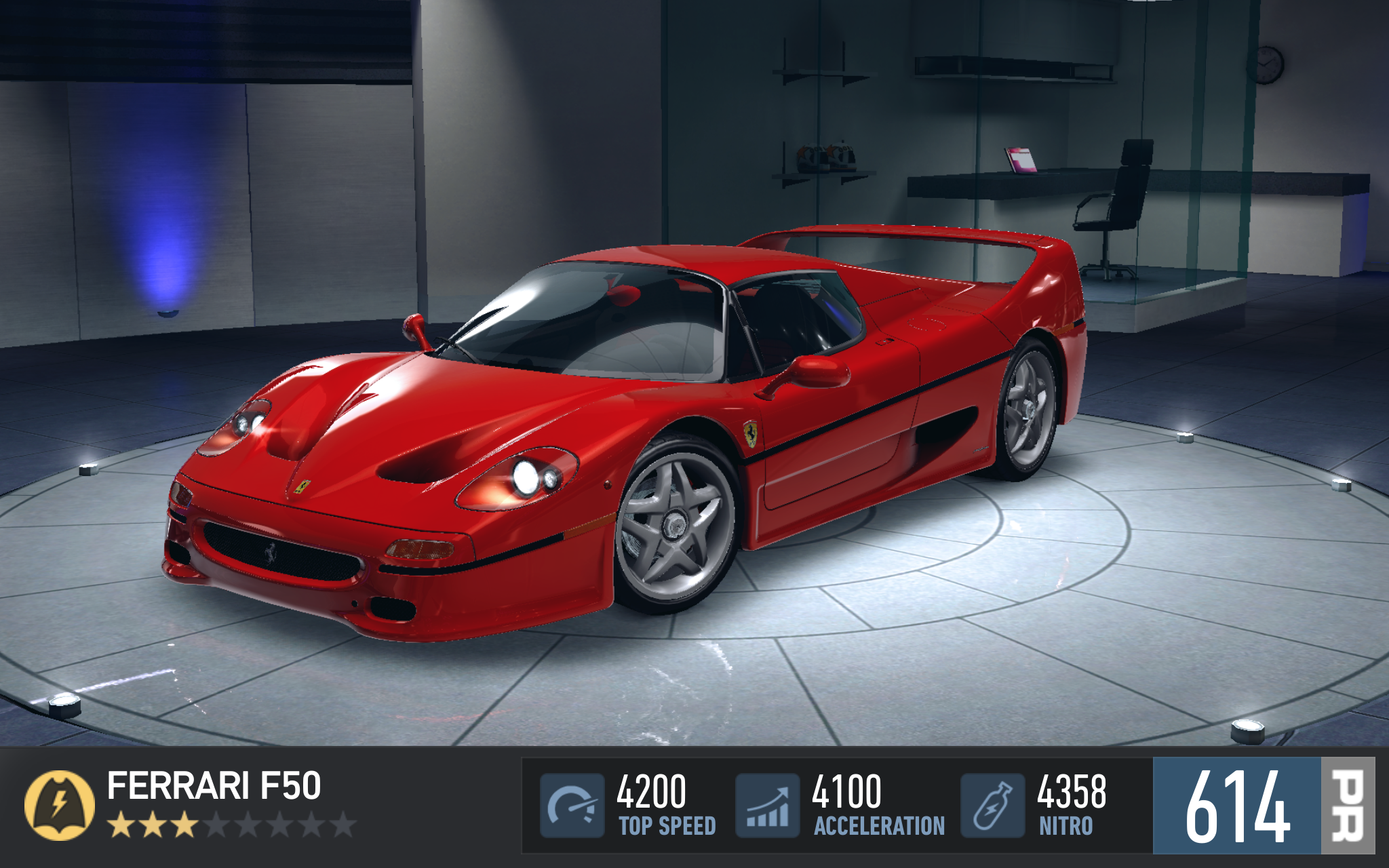Open the Acceleration chart icon
The height and width of the screenshot is (868, 1389).
pos(768,806)
